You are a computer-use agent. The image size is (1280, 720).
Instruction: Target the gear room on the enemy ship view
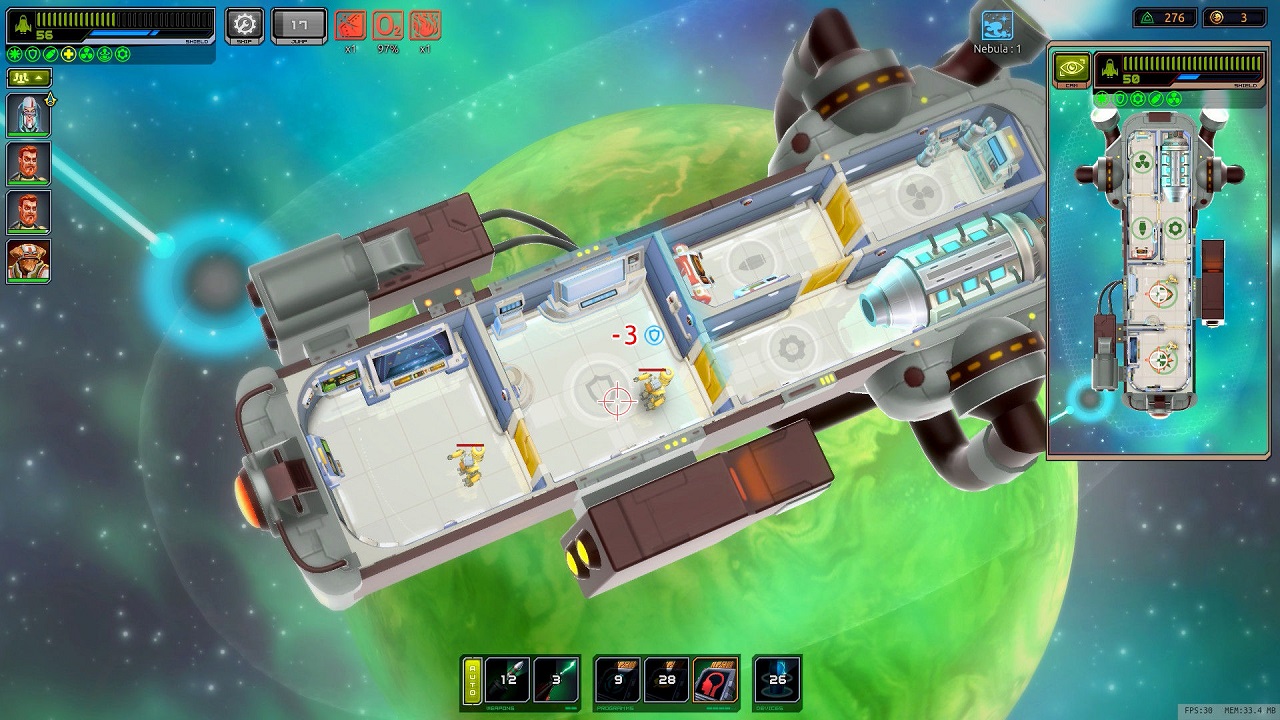click(1175, 228)
